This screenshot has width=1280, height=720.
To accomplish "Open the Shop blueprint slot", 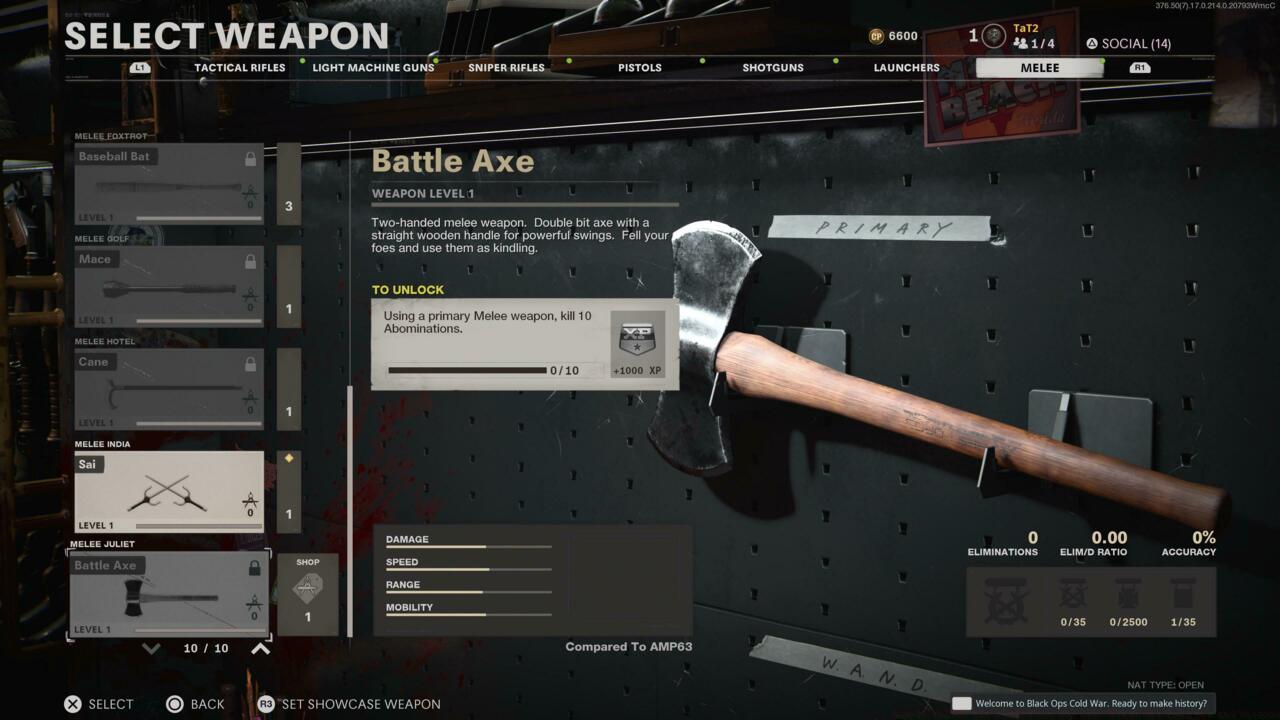I will [x=307, y=595].
